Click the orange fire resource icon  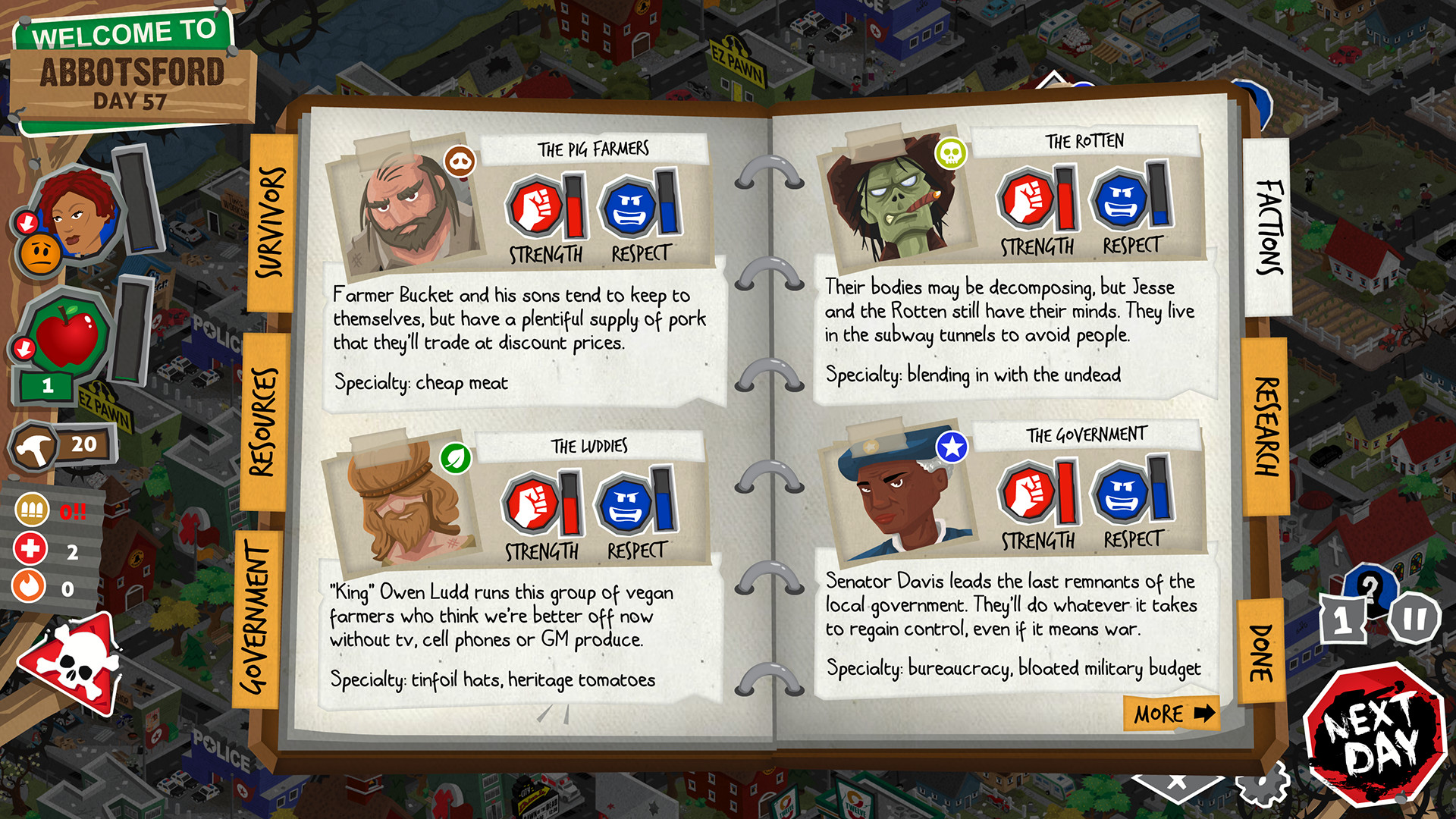pos(31,585)
